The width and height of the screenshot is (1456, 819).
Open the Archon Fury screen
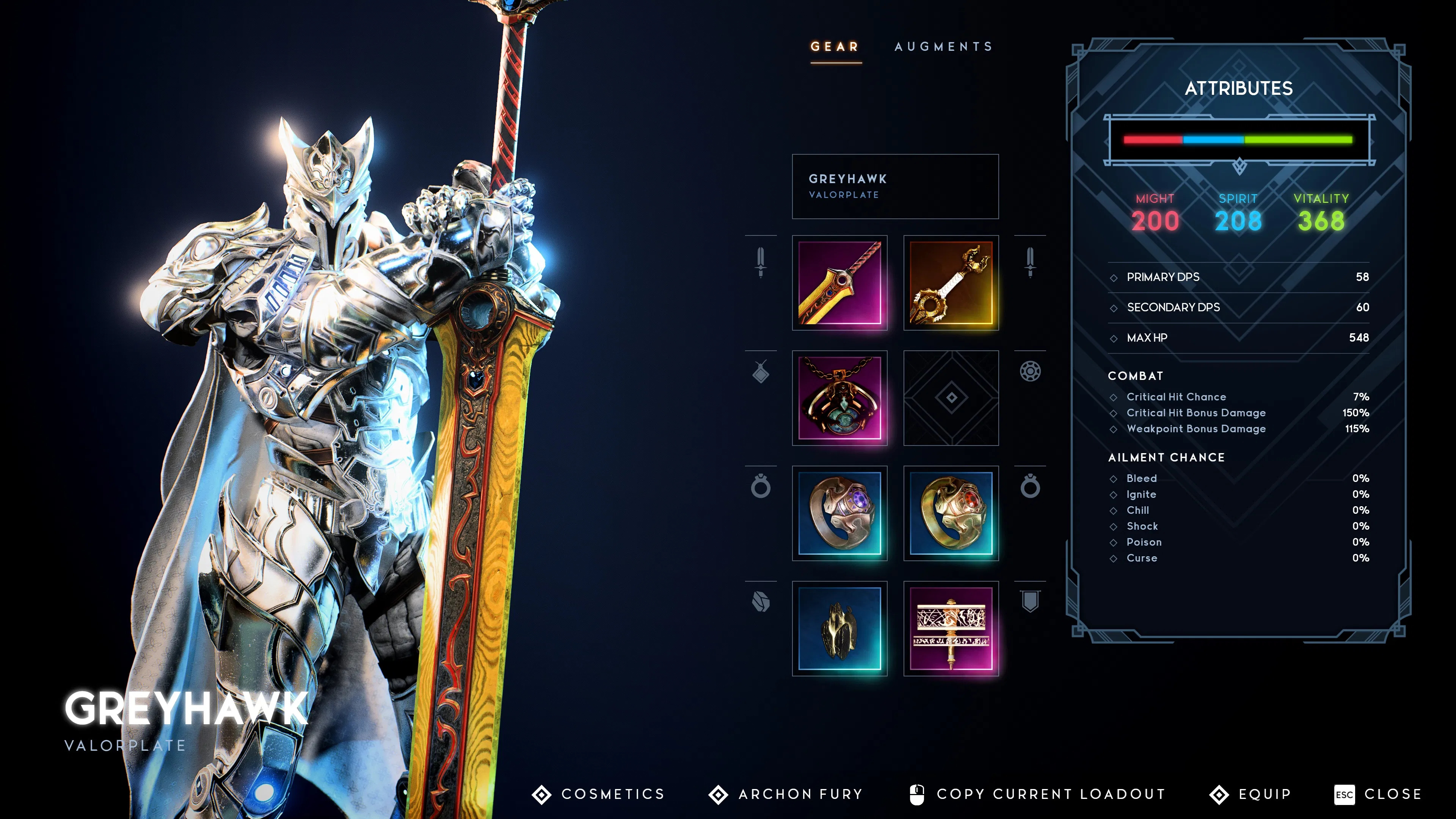point(786,794)
